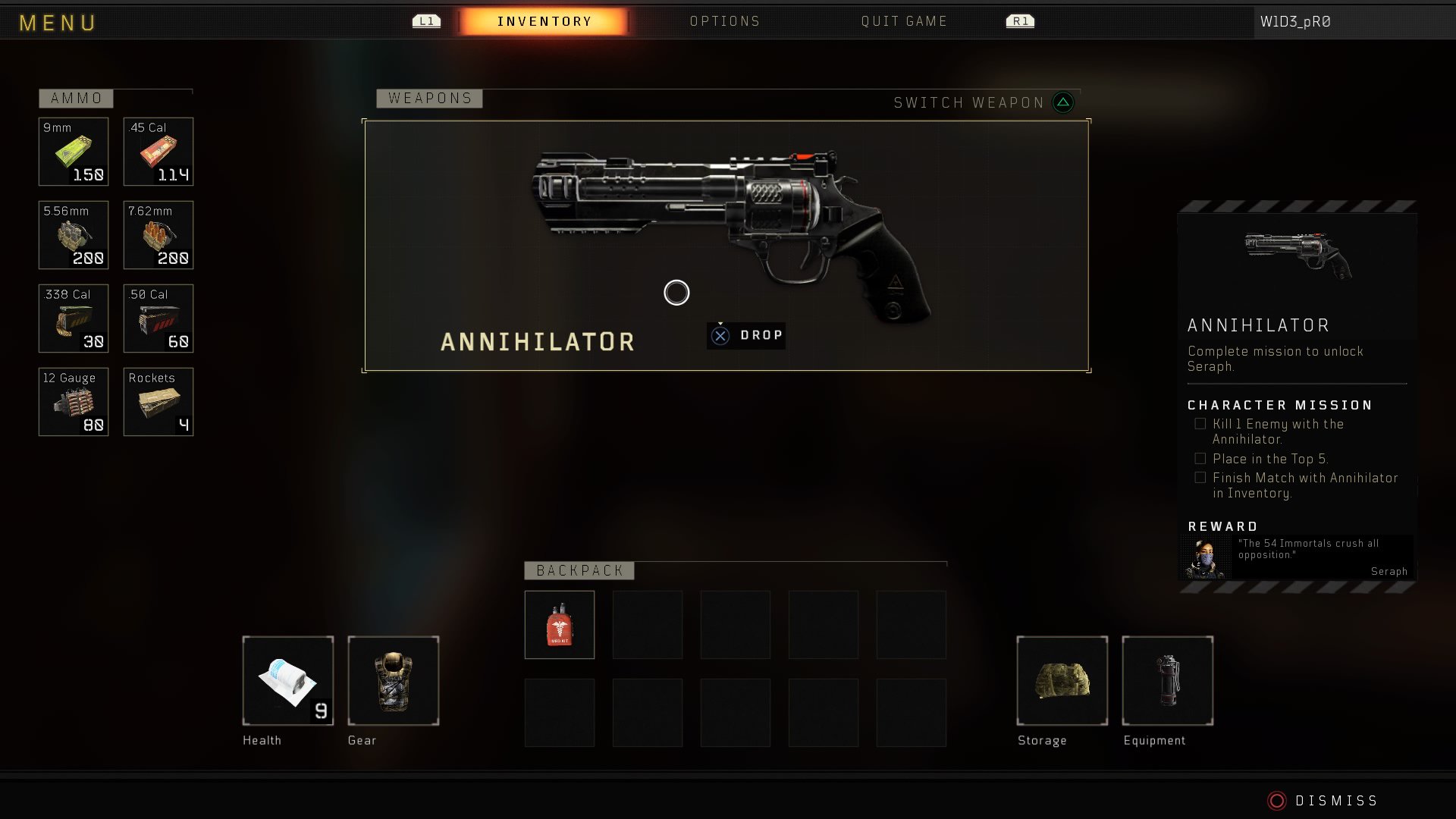
Task: Select the 7.62mm ammo box
Action: (158, 235)
